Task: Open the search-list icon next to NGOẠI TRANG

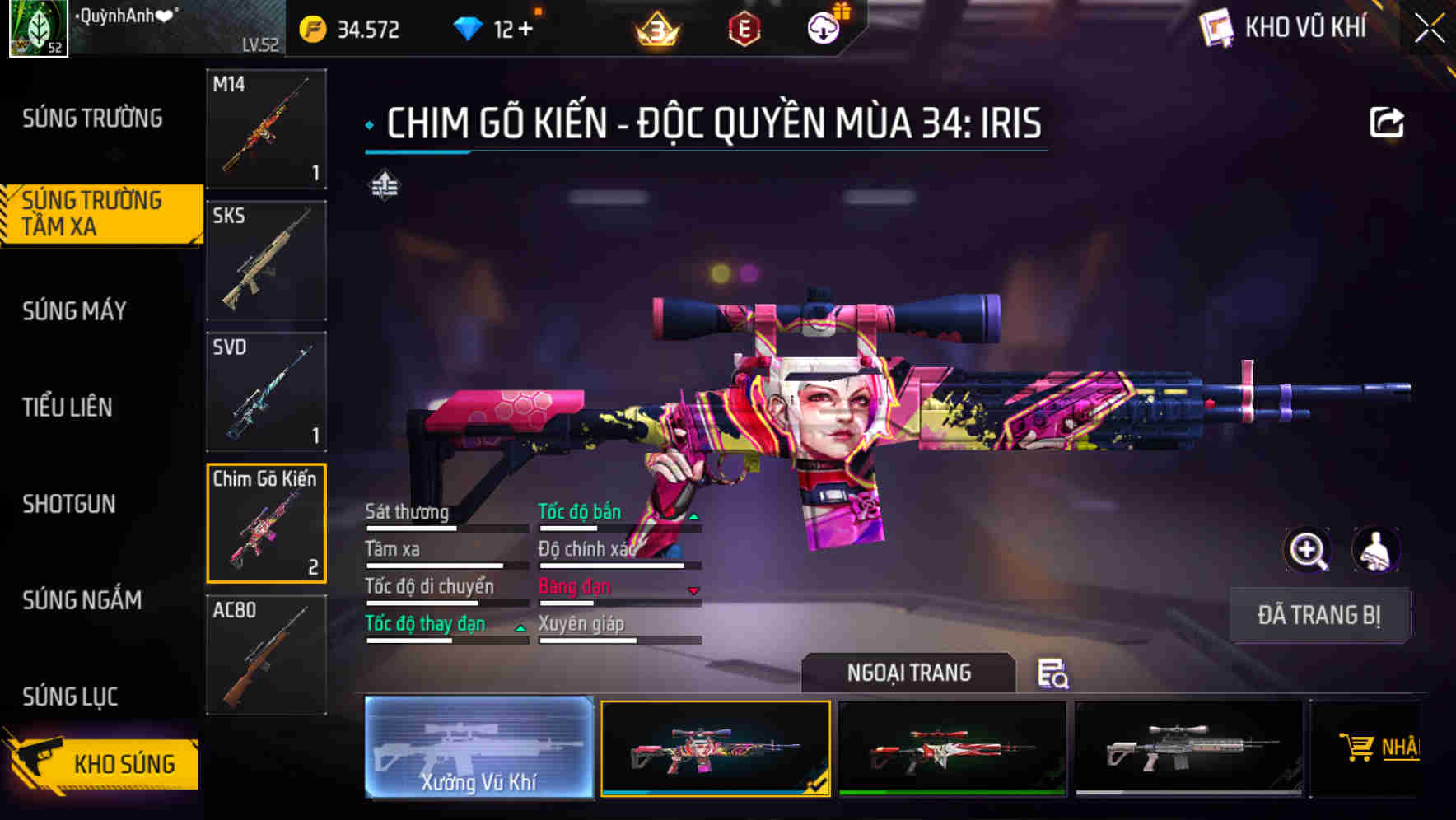Action: pyautogui.click(x=1054, y=675)
